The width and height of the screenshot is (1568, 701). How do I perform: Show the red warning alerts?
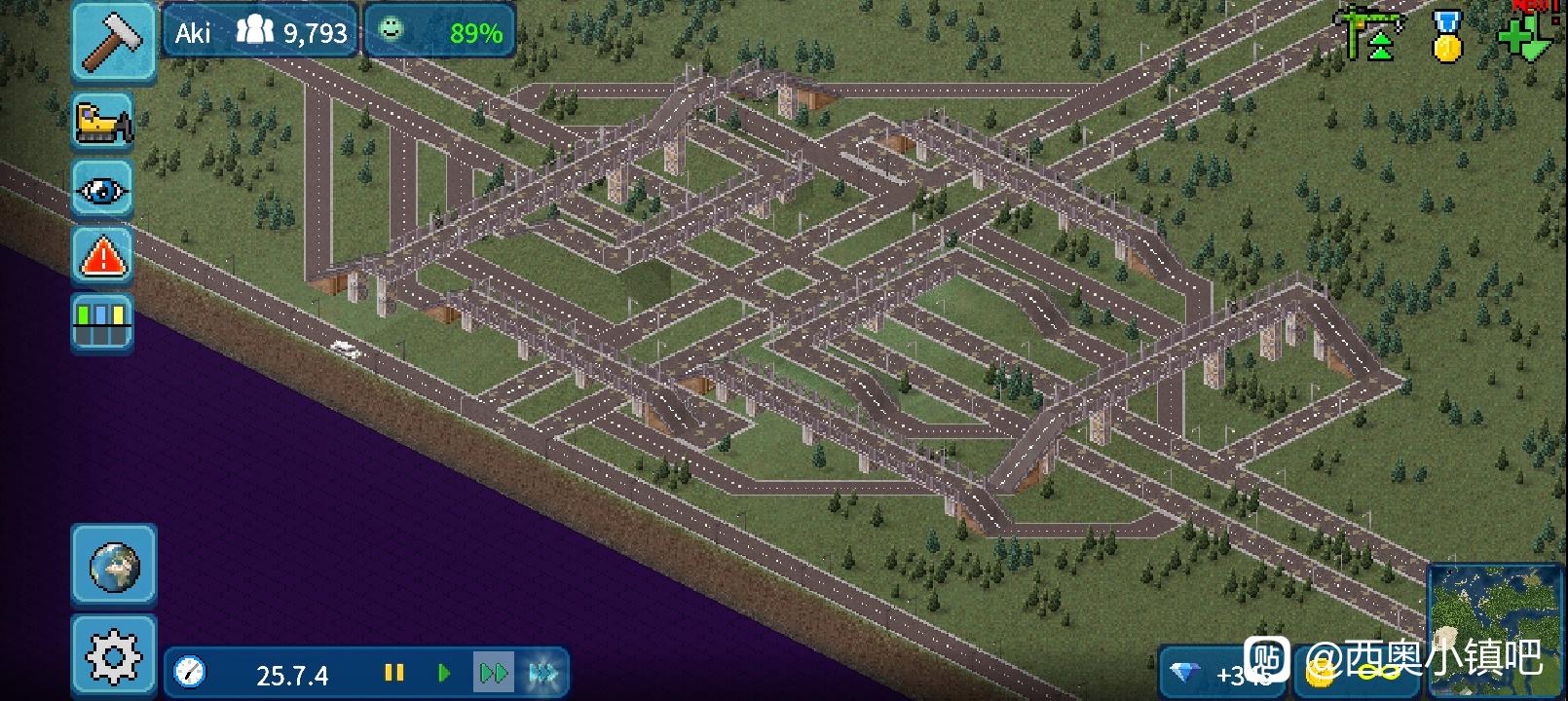click(102, 256)
